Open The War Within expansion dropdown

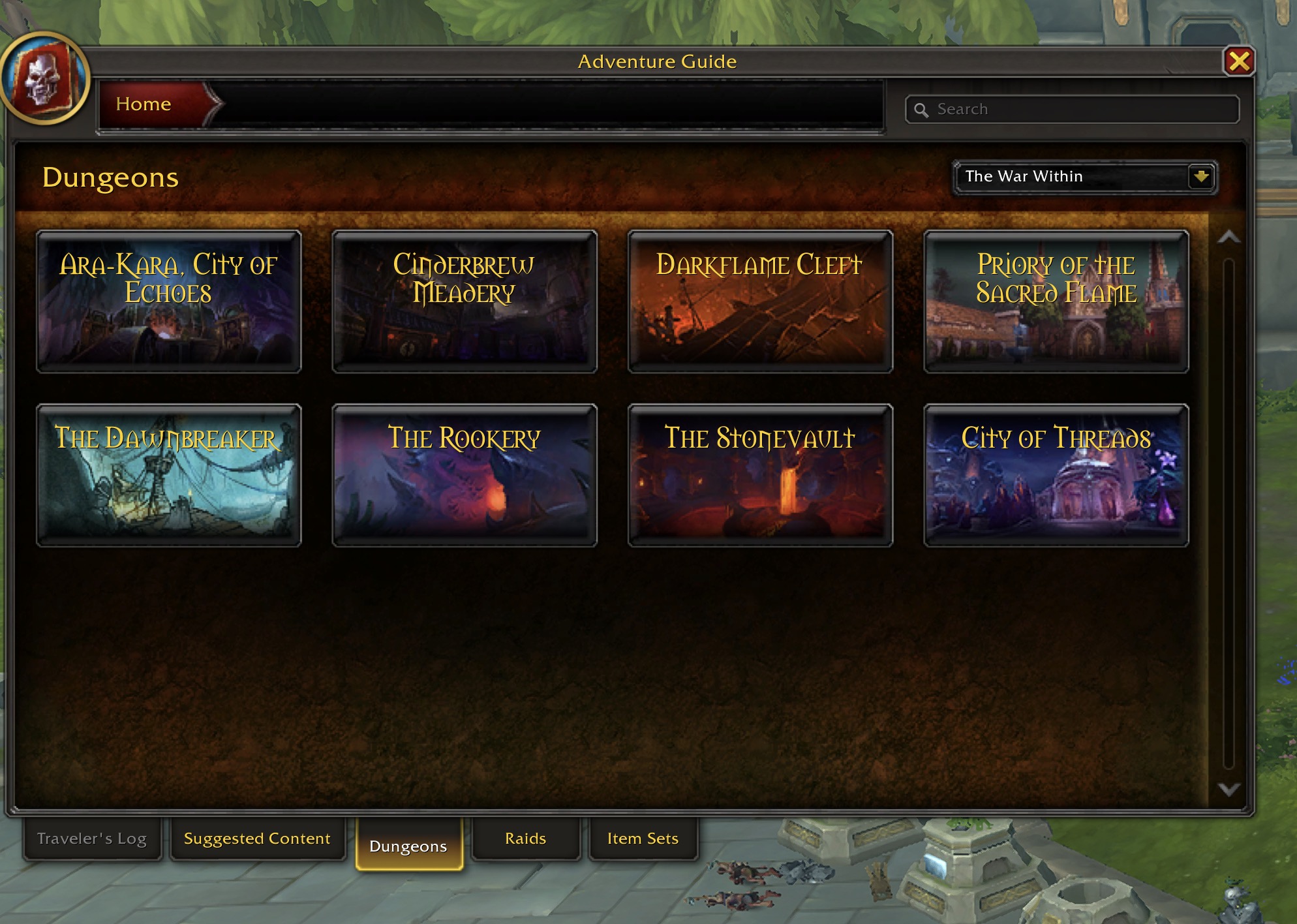click(1200, 177)
